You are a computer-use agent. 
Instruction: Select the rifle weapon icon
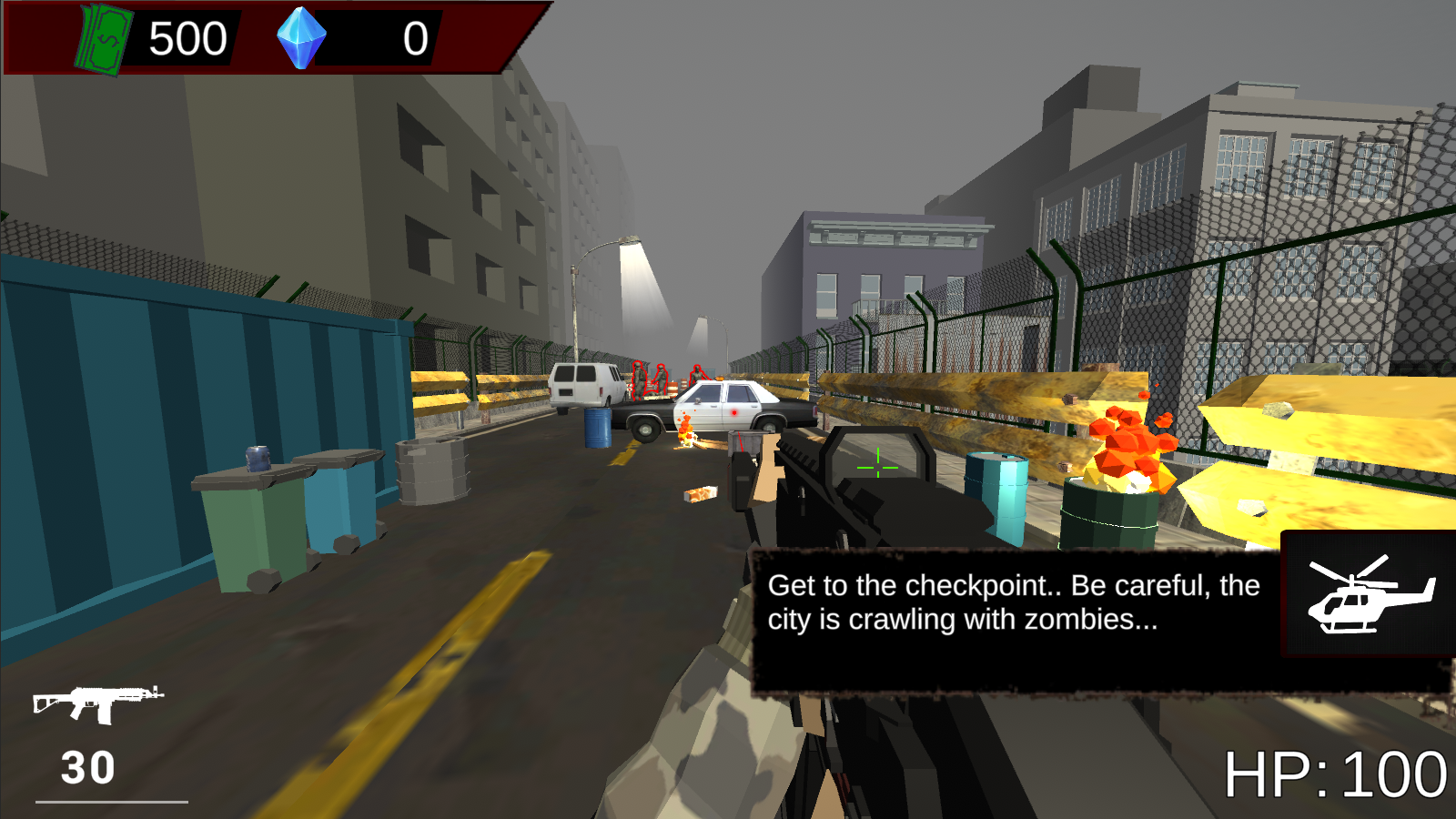point(100,701)
